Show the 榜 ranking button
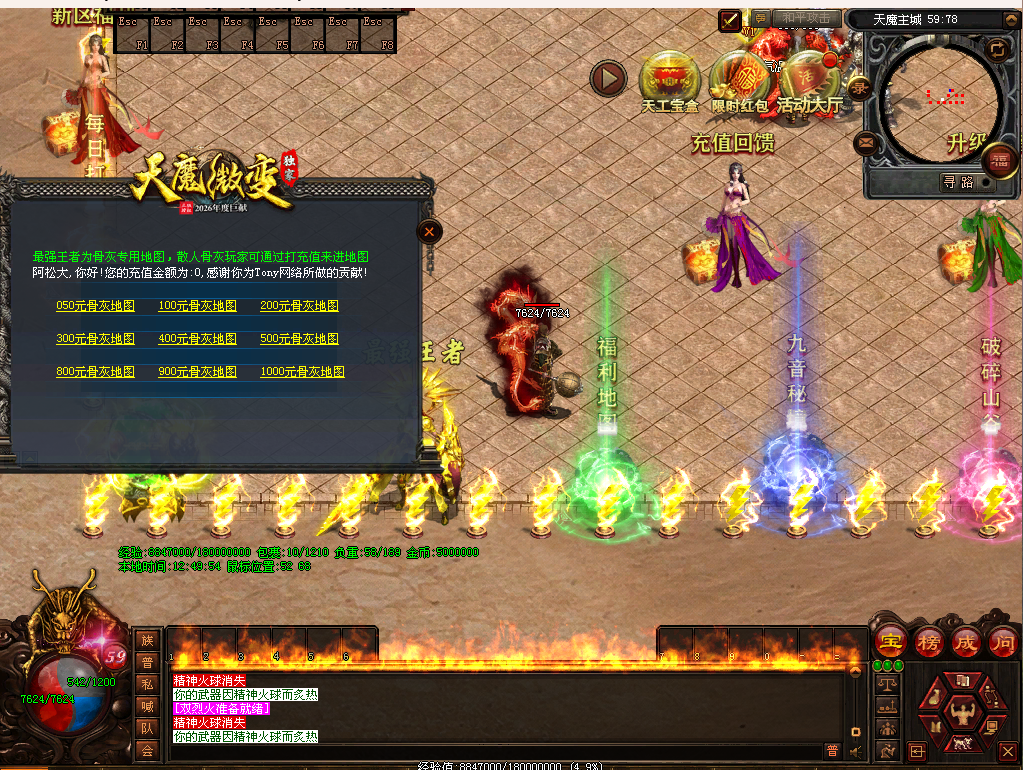 coord(929,642)
